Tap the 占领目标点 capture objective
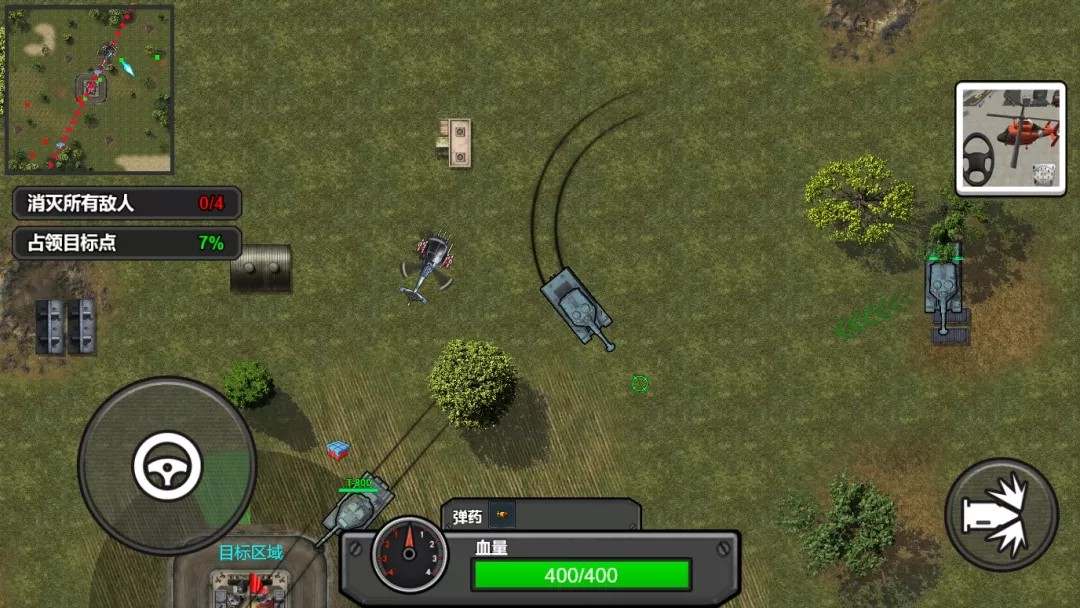 (x=126, y=242)
